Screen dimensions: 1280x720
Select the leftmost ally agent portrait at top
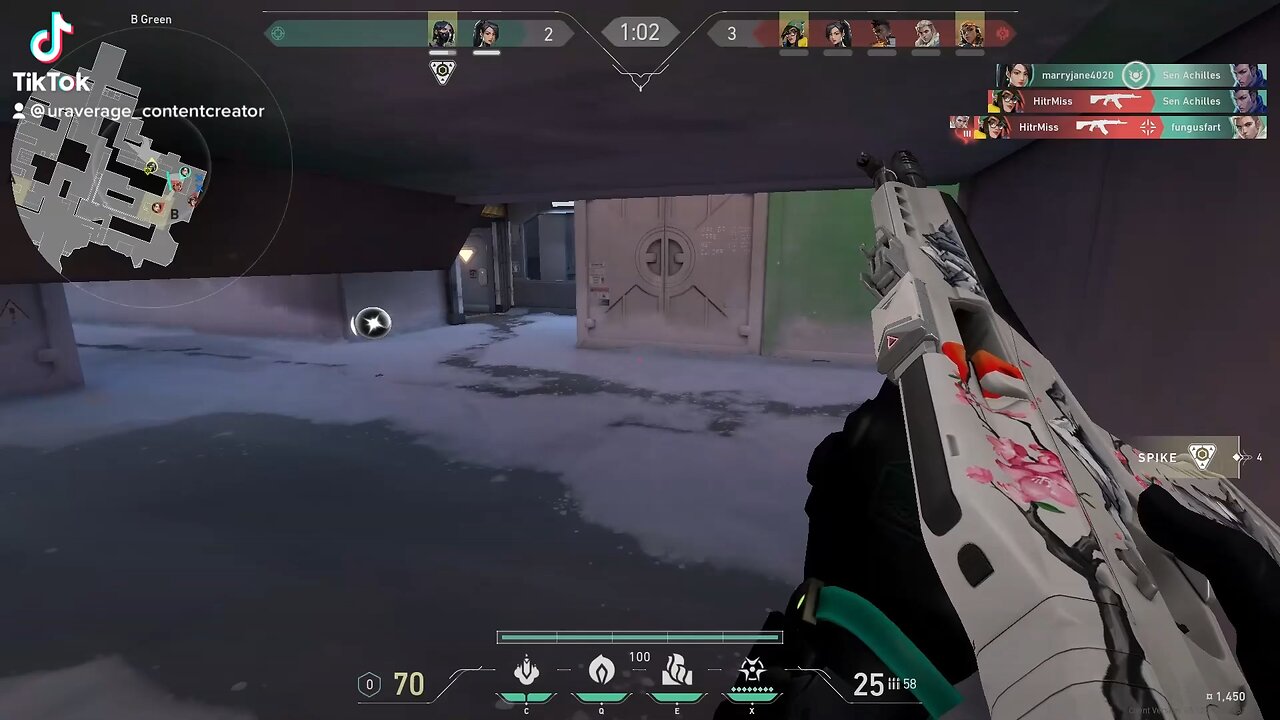click(x=442, y=33)
